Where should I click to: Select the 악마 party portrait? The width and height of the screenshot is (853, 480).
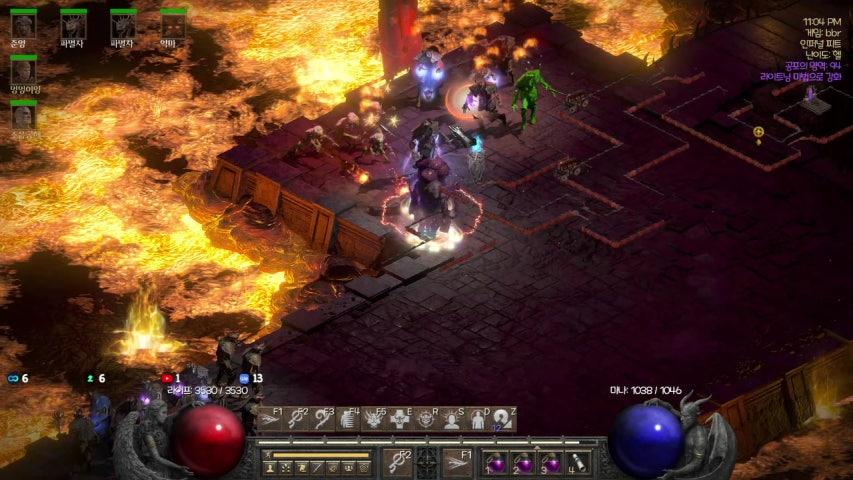coord(172,24)
